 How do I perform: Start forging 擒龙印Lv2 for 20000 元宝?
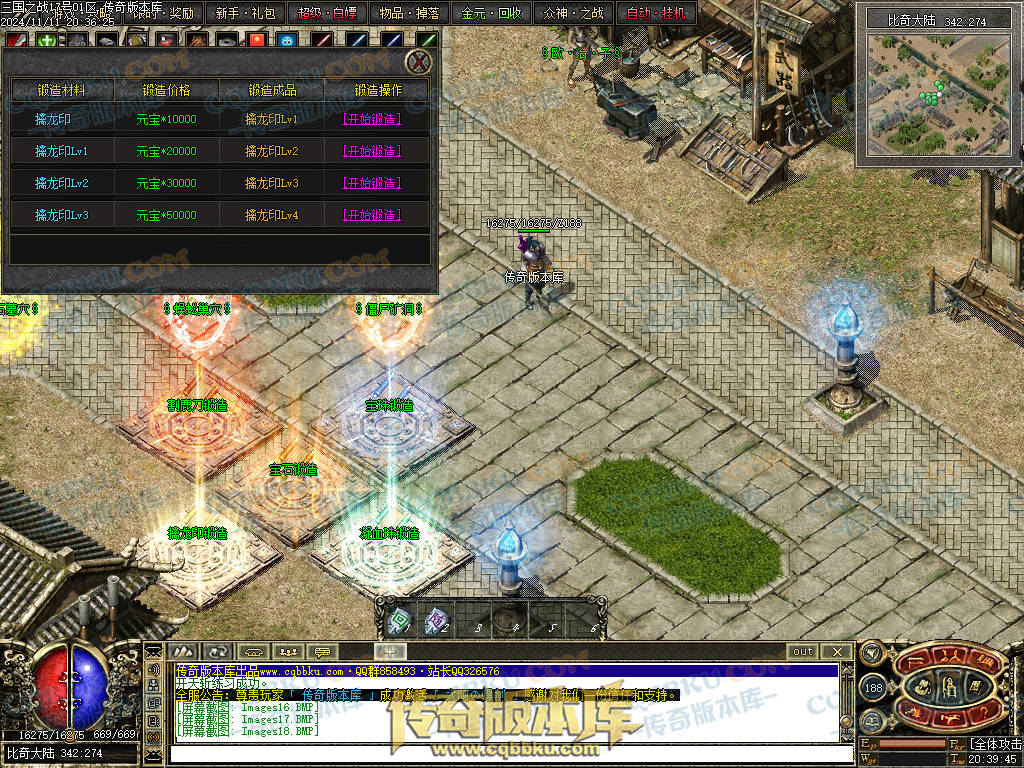[372, 151]
